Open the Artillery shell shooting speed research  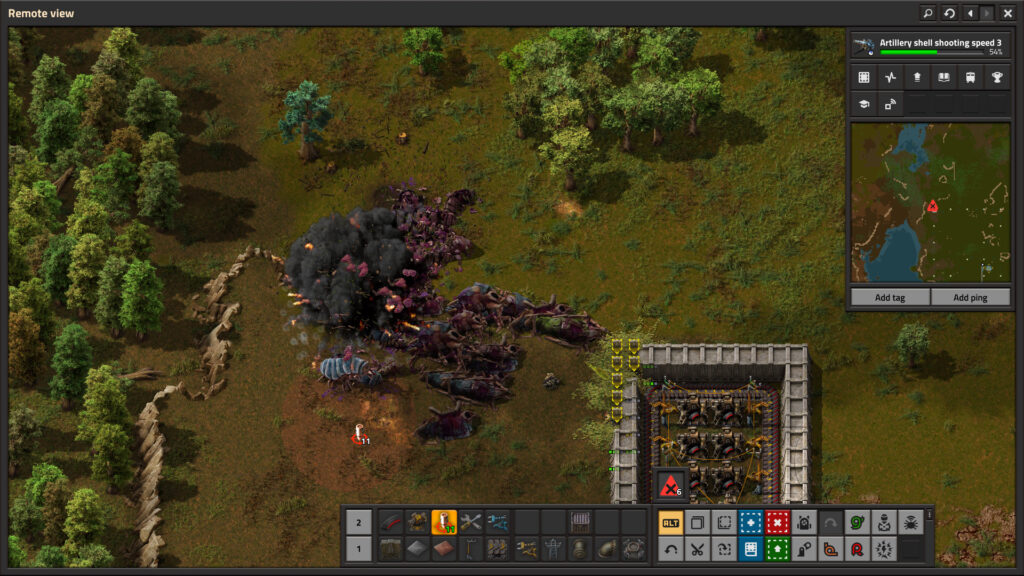click(927, 45)
